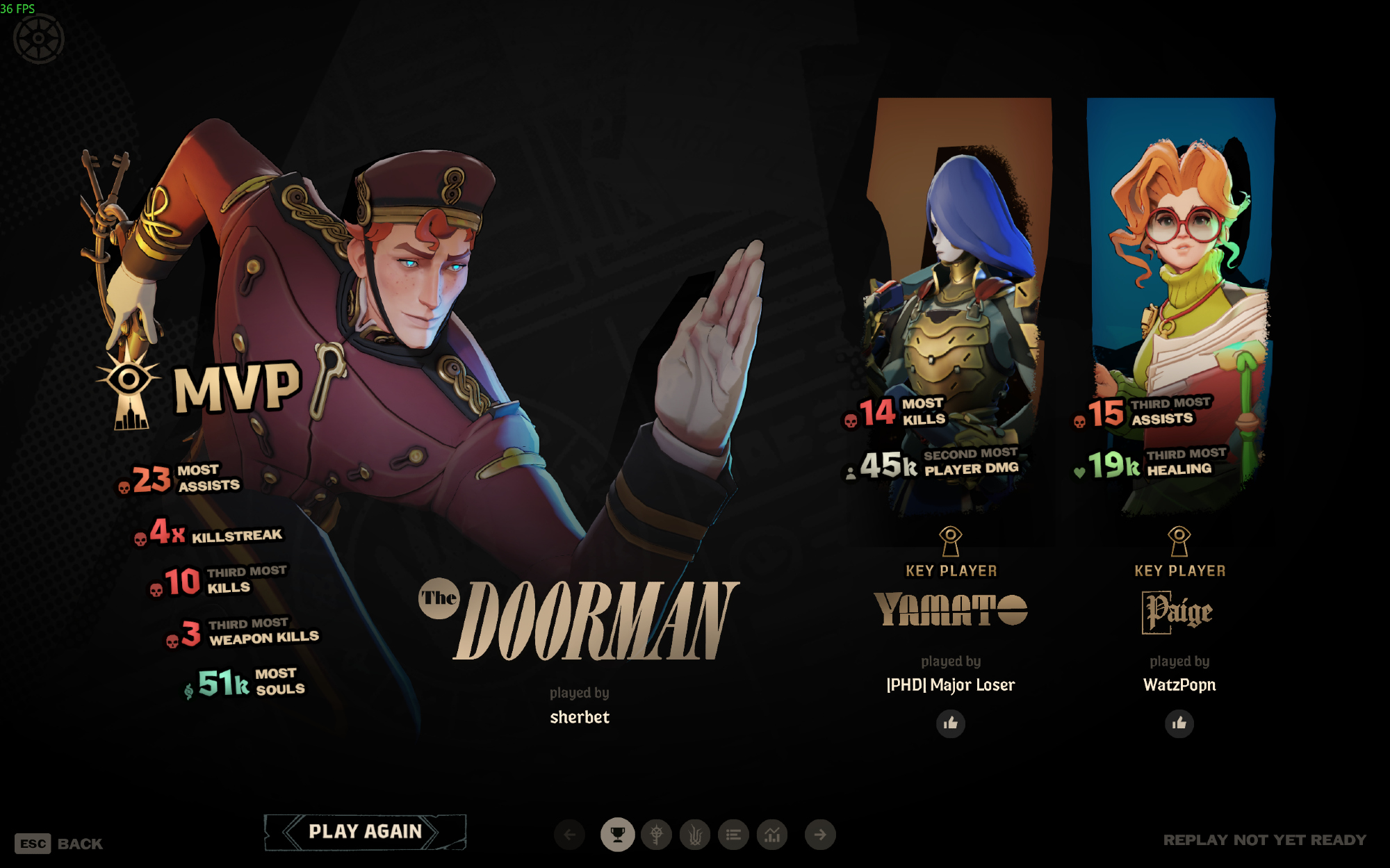1390x868 pixels.
Task: Open the thorny claw emblem tab
Action: (695, 835)
